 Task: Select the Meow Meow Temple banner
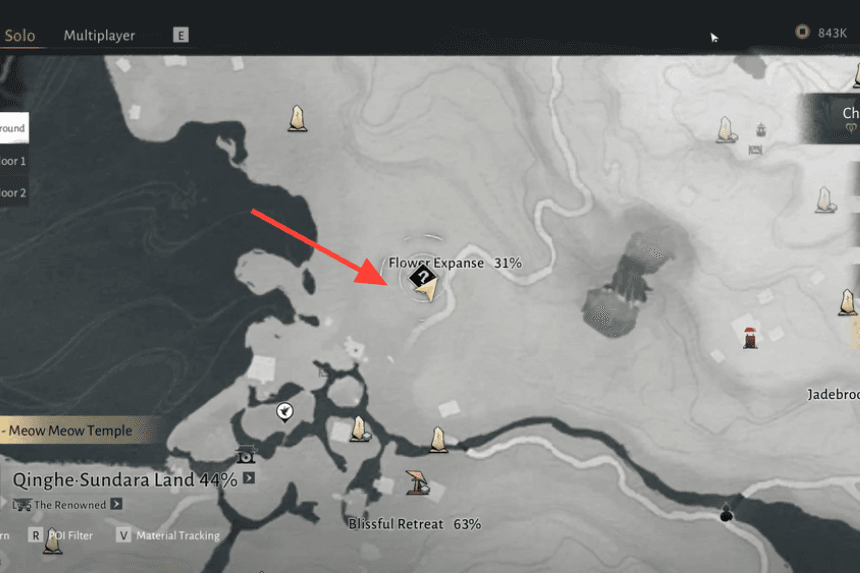(78, 430)
